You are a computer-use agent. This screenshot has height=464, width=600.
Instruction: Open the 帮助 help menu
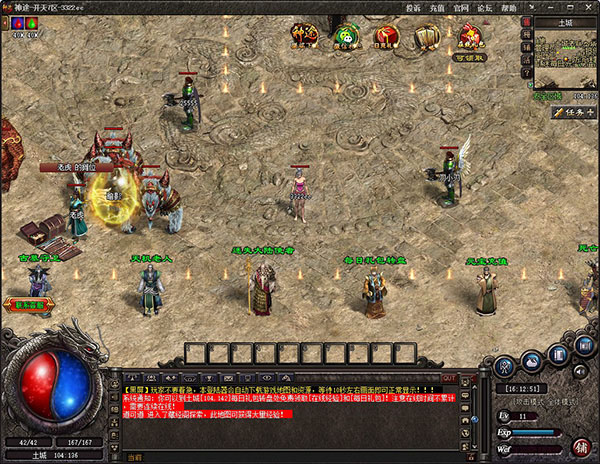[509, 7]
